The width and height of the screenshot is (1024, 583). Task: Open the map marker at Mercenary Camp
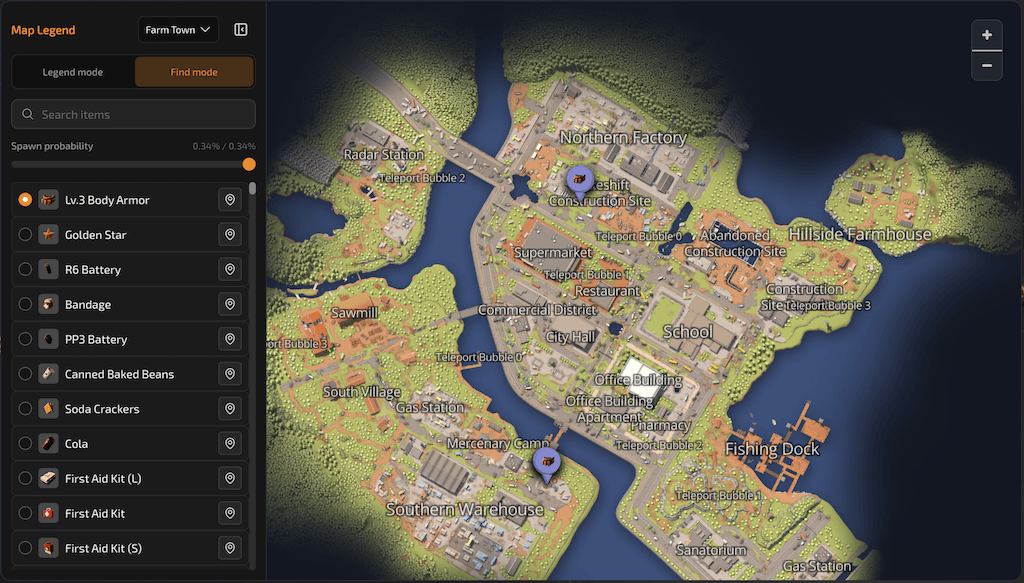[x=546, y=462]
